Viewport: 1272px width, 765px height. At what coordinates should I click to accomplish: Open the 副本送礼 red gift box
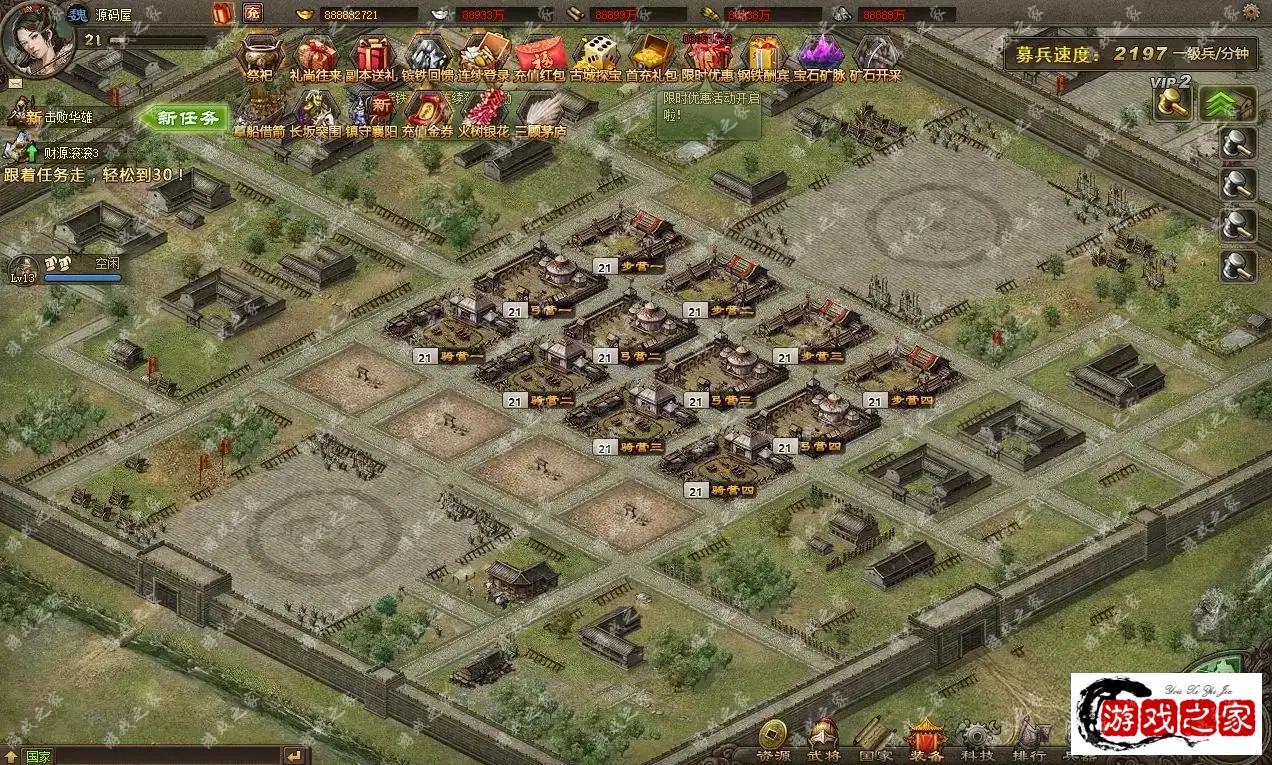[x=372, y=54]
